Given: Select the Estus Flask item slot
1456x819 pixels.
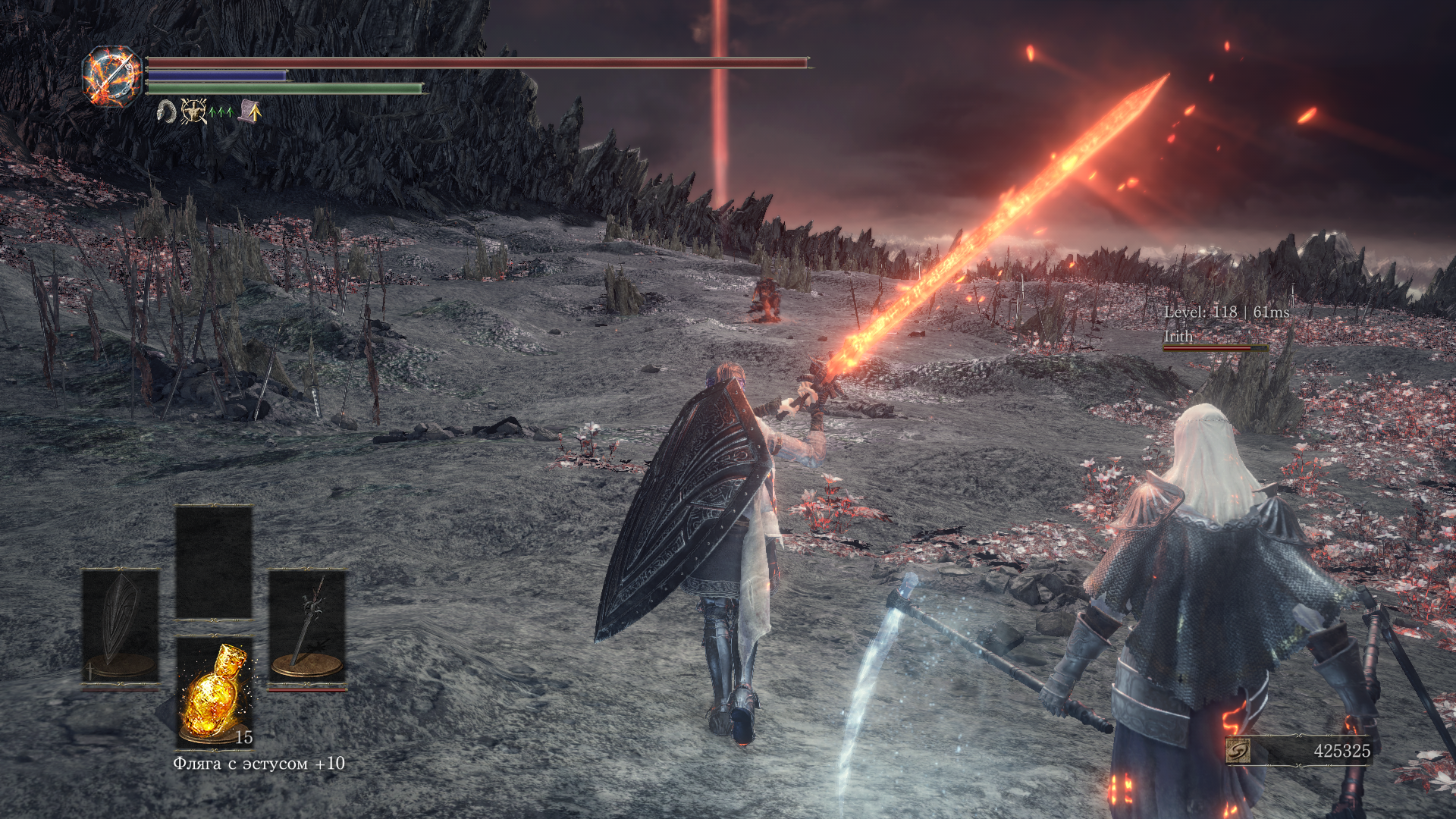Looking at the screenshot, I should [x=214, y=692].
